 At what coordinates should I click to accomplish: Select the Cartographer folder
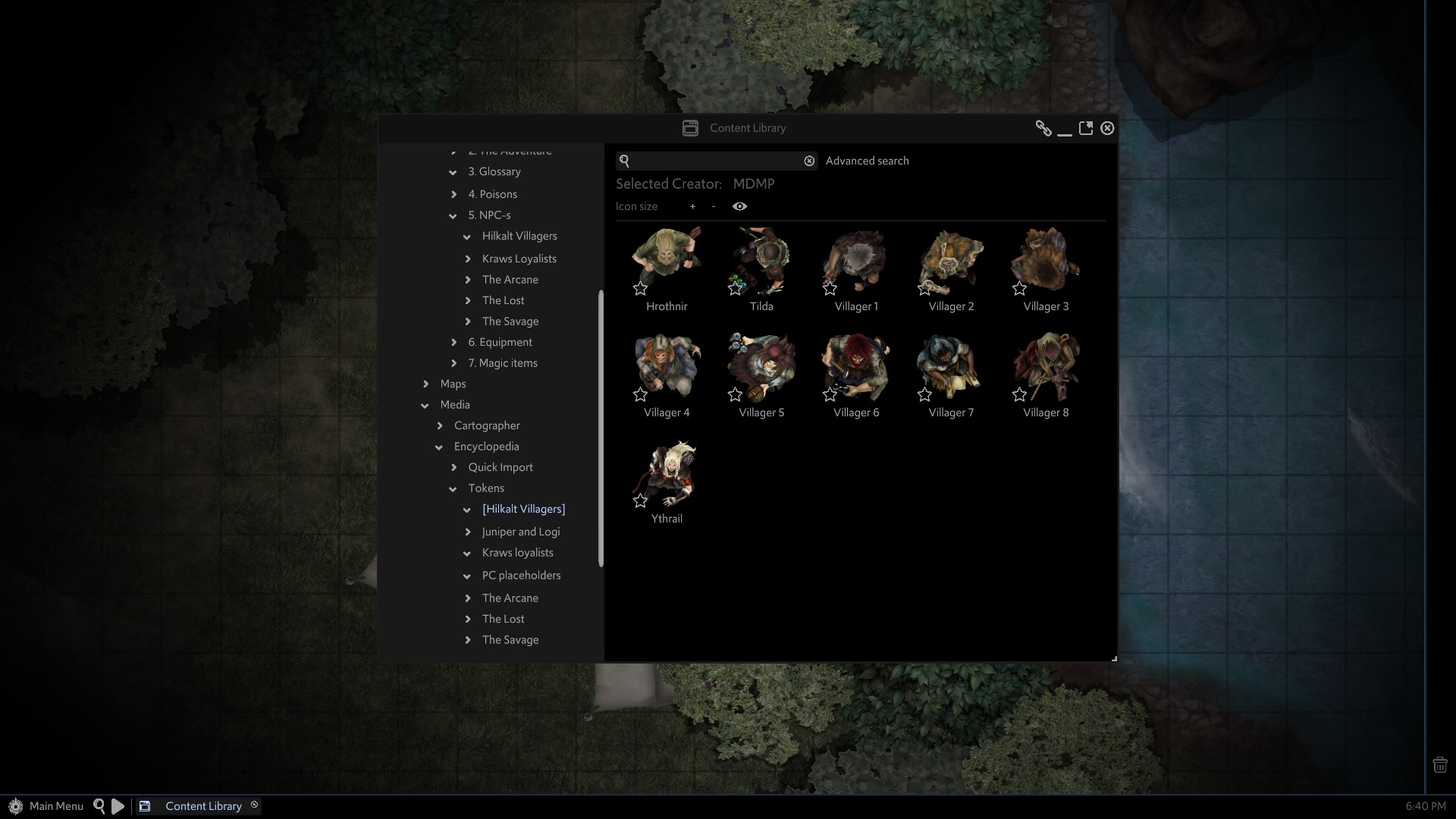486,425
